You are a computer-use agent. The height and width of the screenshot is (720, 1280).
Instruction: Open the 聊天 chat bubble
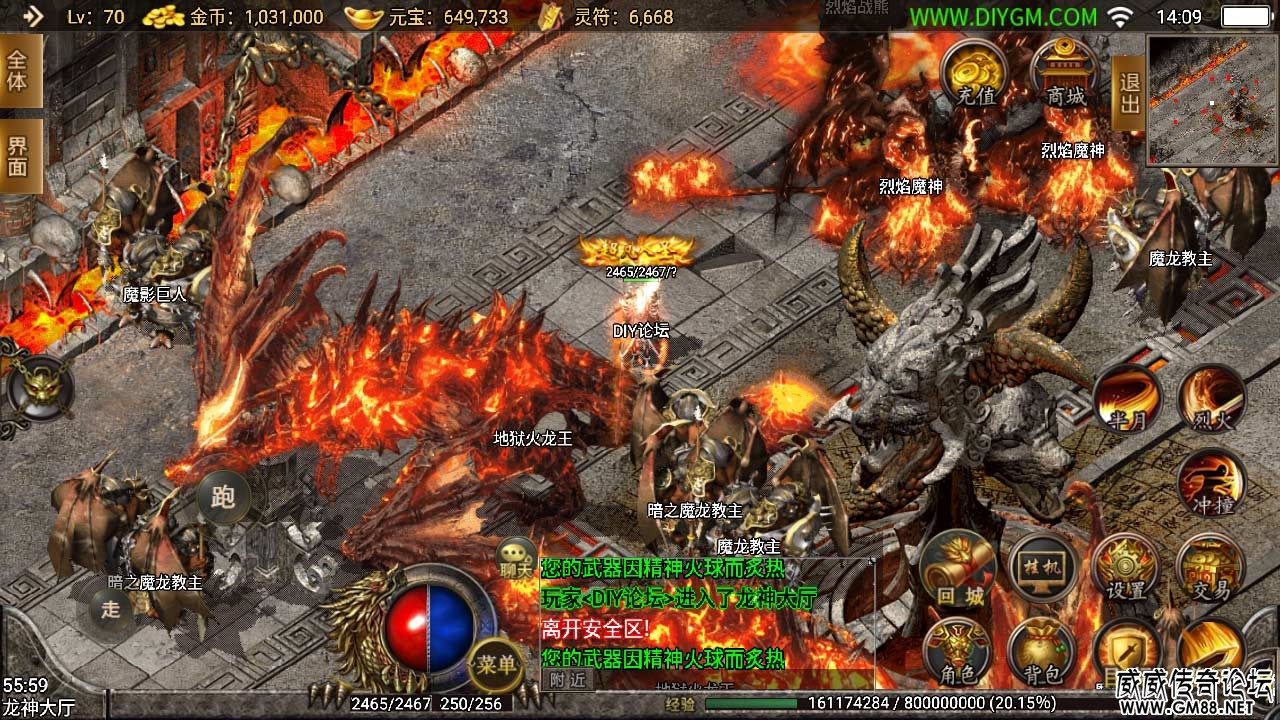[518, 558]
